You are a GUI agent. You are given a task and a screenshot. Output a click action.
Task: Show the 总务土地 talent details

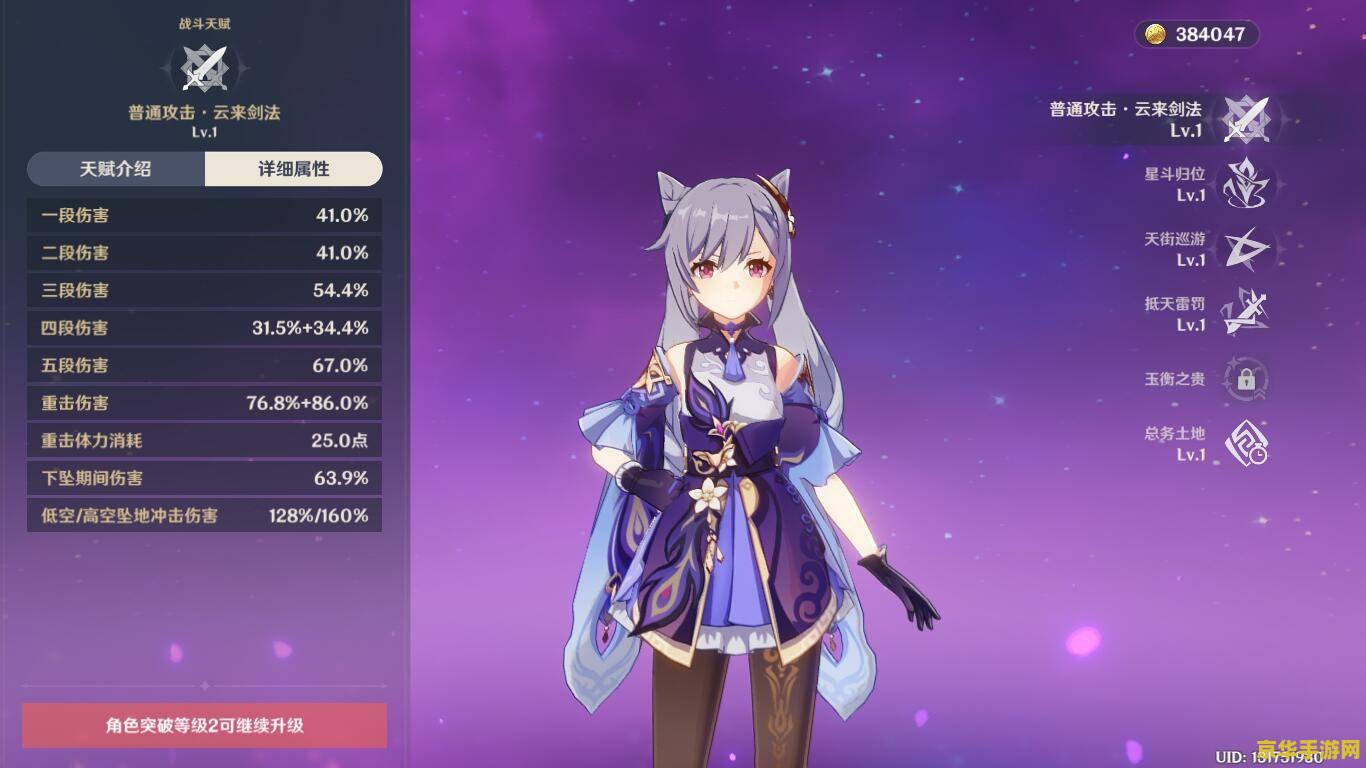[1246, 444]
